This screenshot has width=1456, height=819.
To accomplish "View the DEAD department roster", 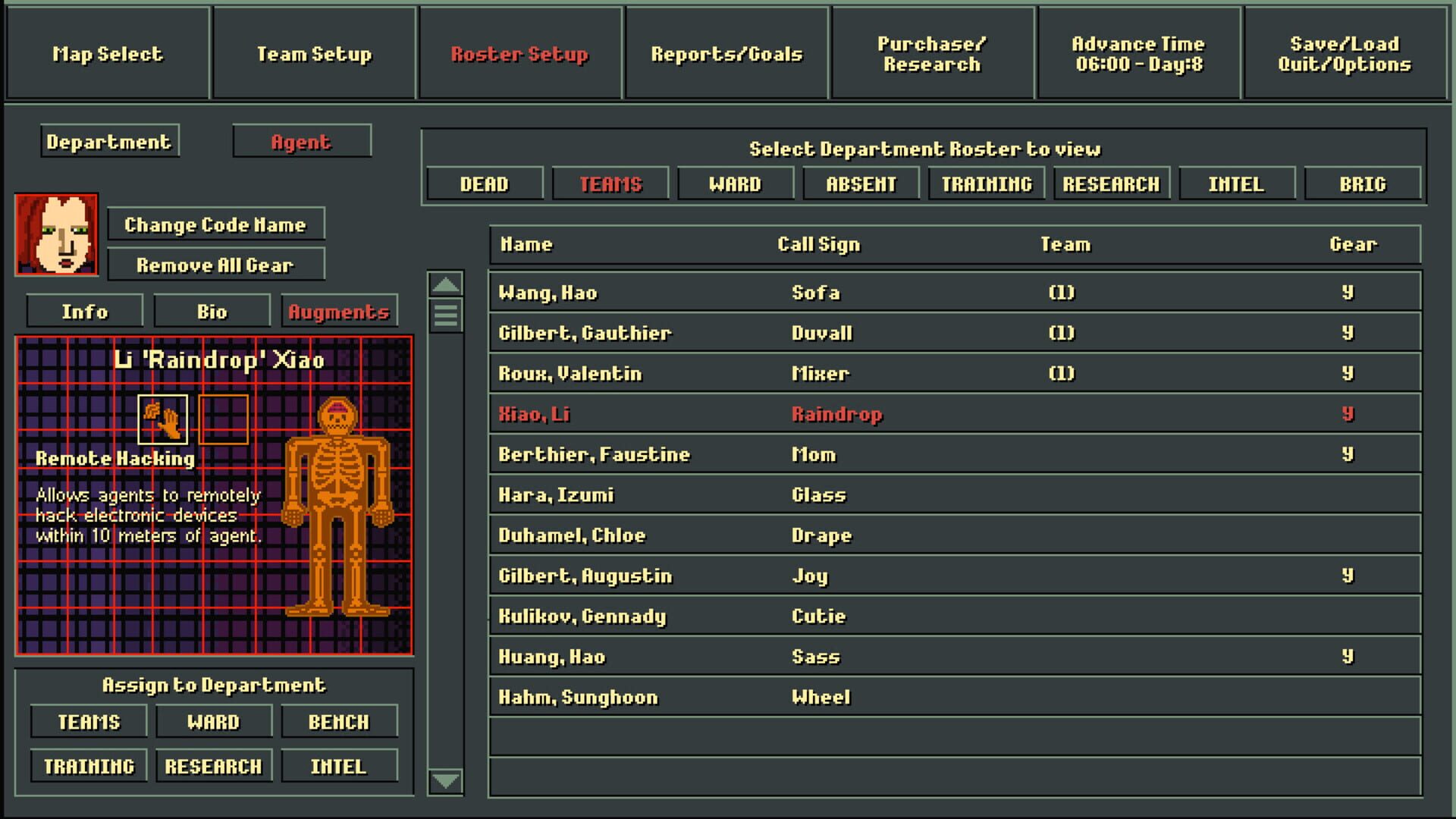I will [484, 183].
